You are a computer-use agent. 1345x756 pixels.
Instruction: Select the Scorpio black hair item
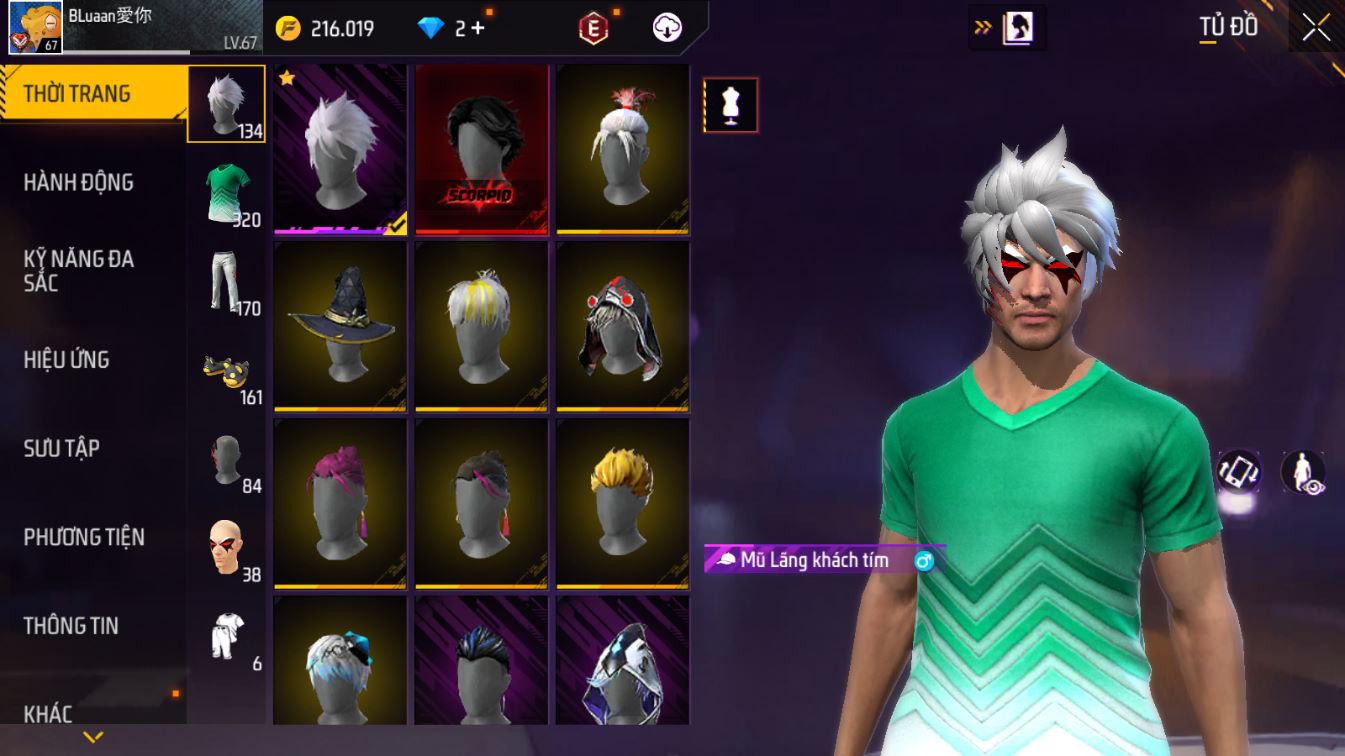[x=482, y=150]
